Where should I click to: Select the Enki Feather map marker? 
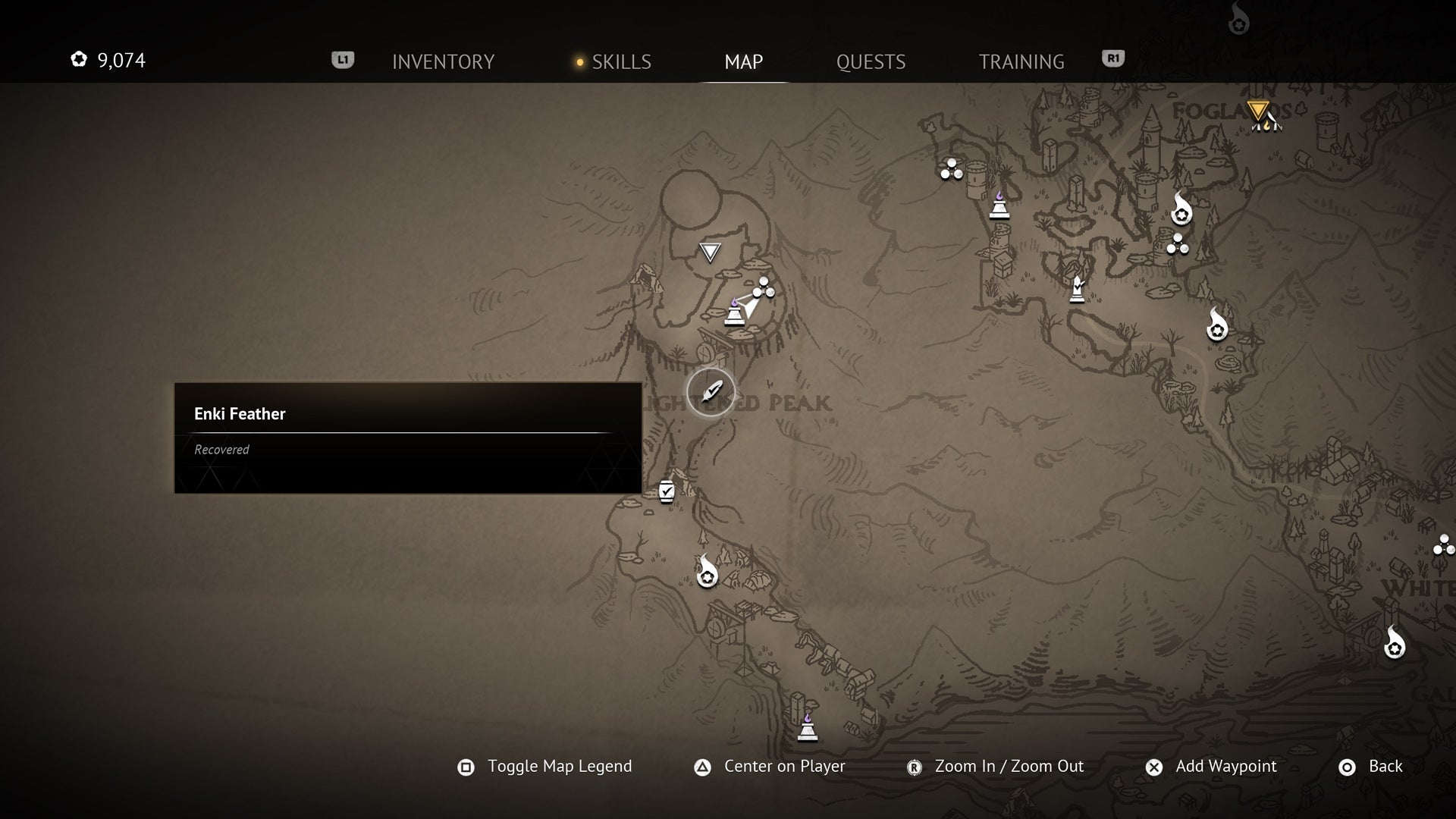pyautogui.click(x=711, y=393)
